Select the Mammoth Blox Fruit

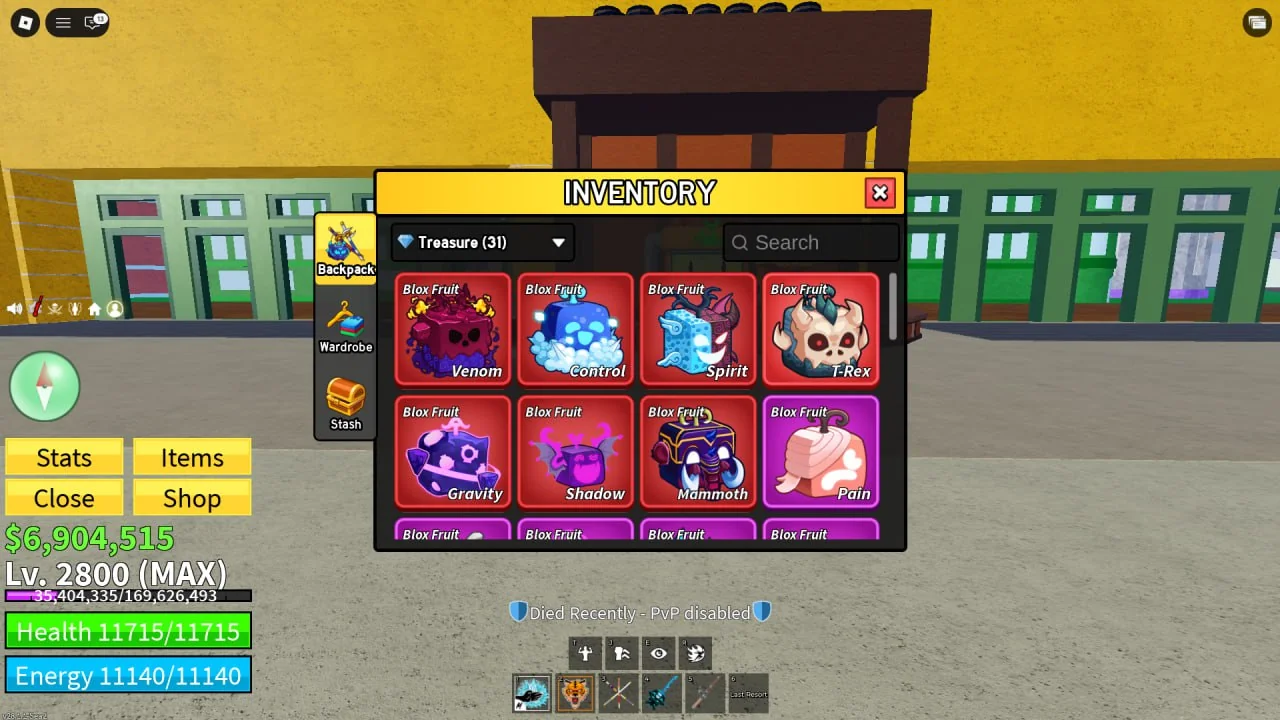tap(698, 452)
